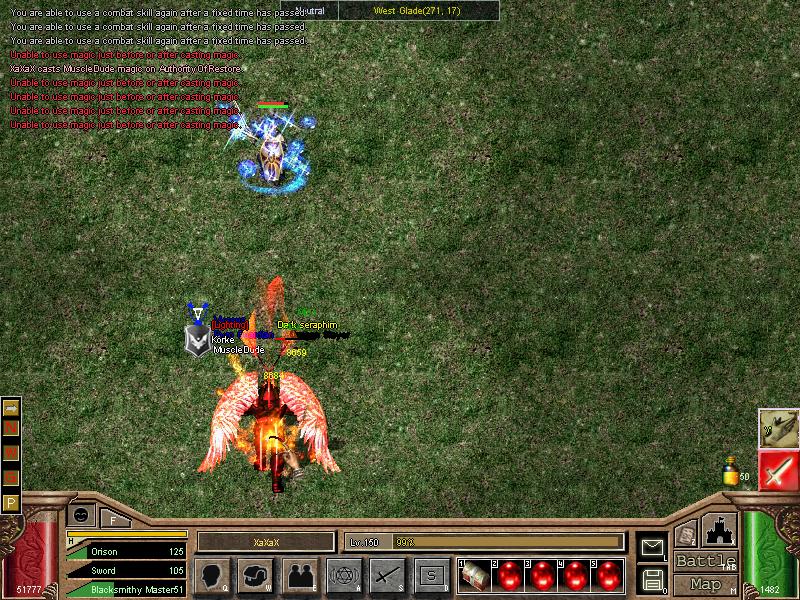The height and width of the screenshot is (600, 800).
Task: Use the red orb in quick slot 5
Action: tap(606, 576)
